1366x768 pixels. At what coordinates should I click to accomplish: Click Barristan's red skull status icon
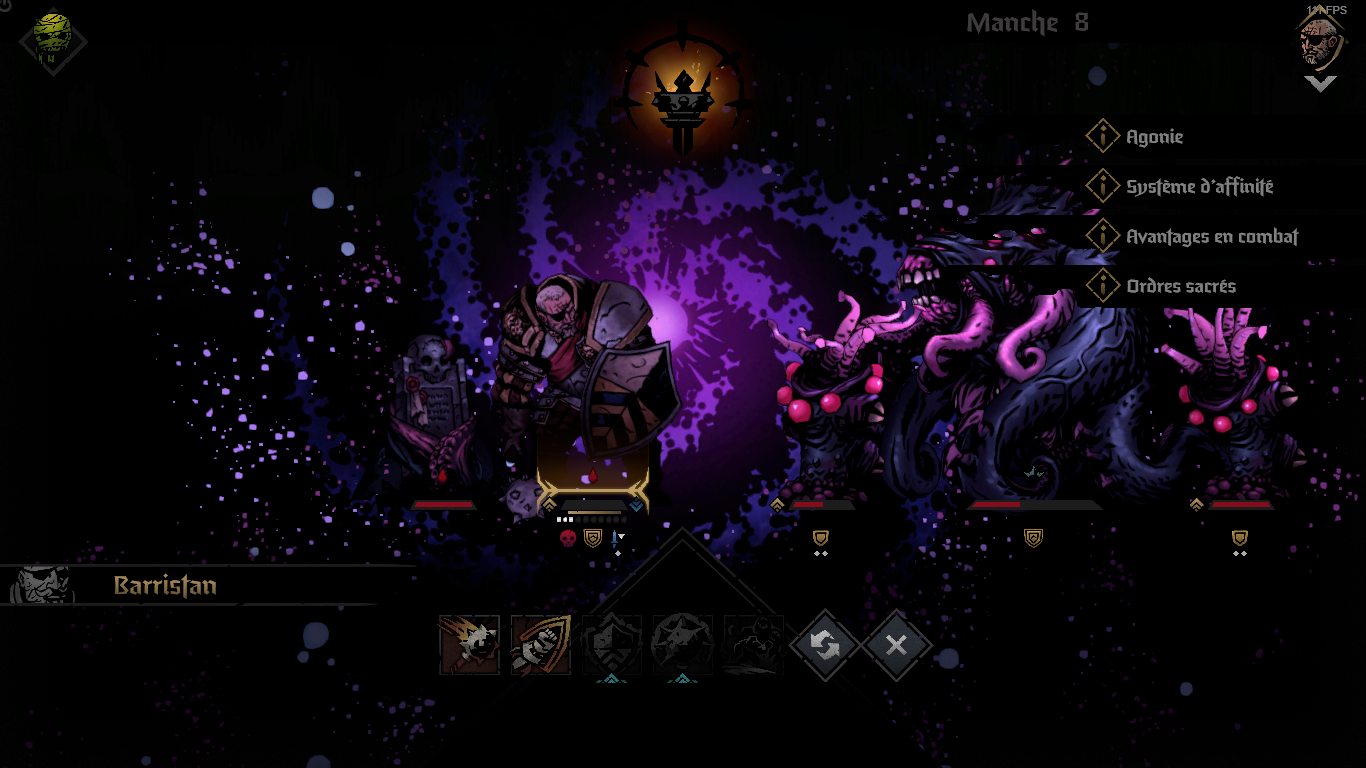568,539
